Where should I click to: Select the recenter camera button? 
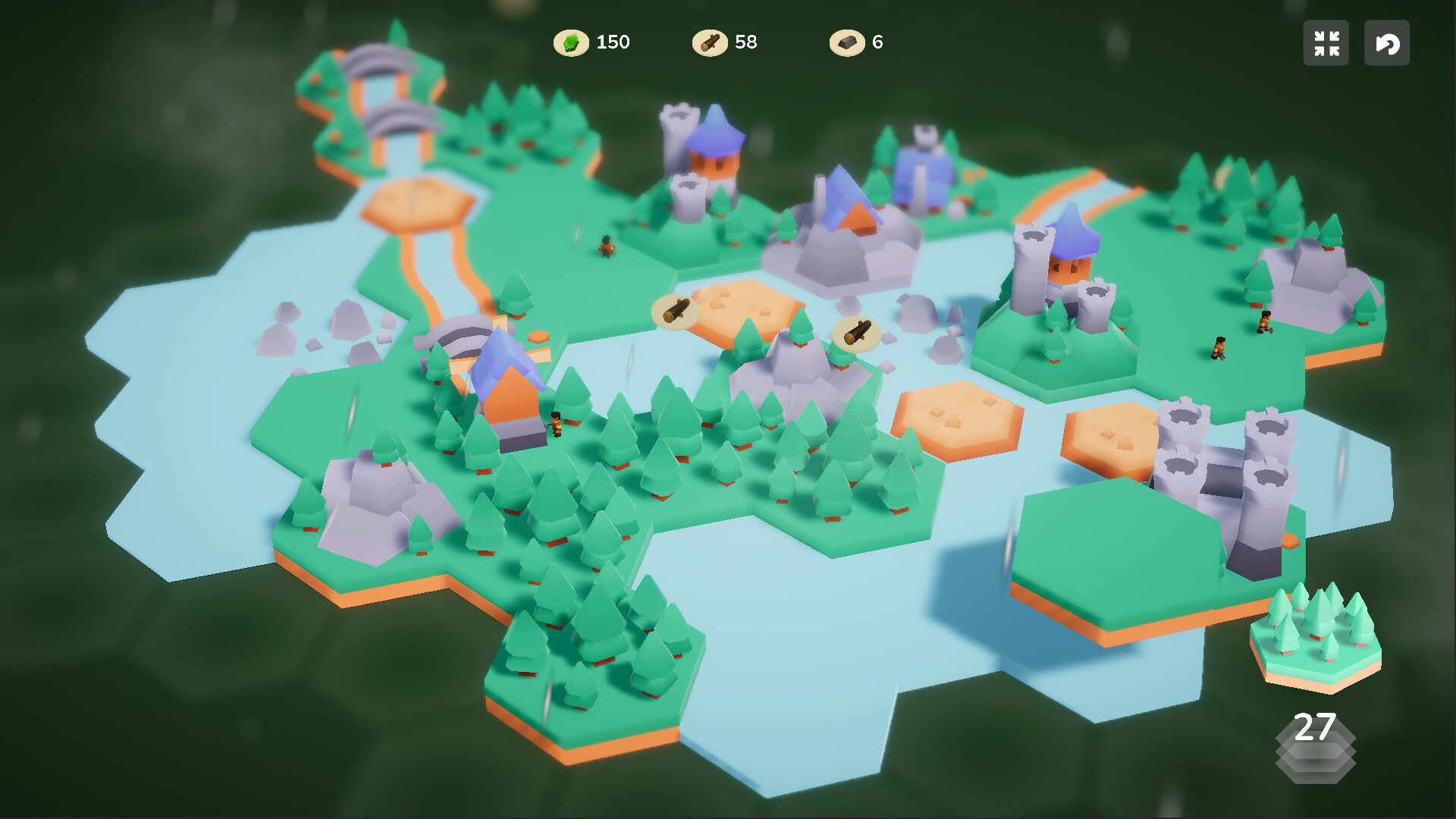[x=1326, y=43]
